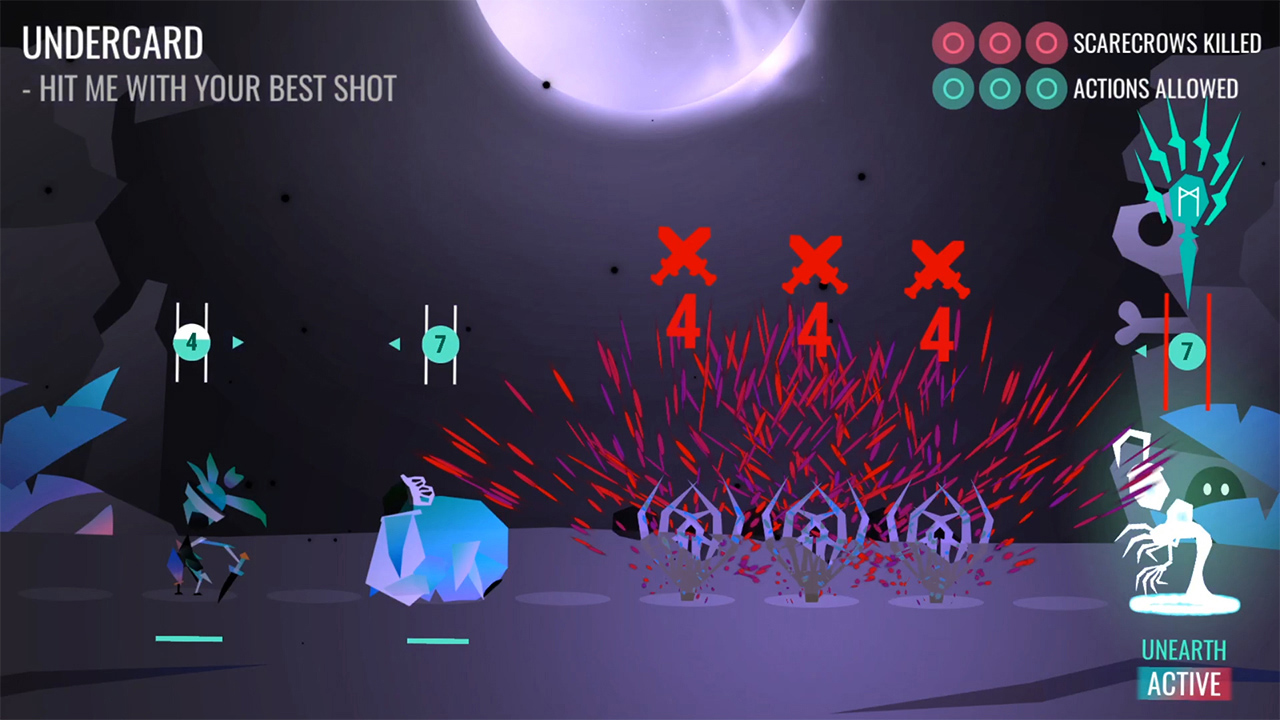
Task: Click the small arrow beside the sidebar 7 badge
Action: tap(1142, 351)
